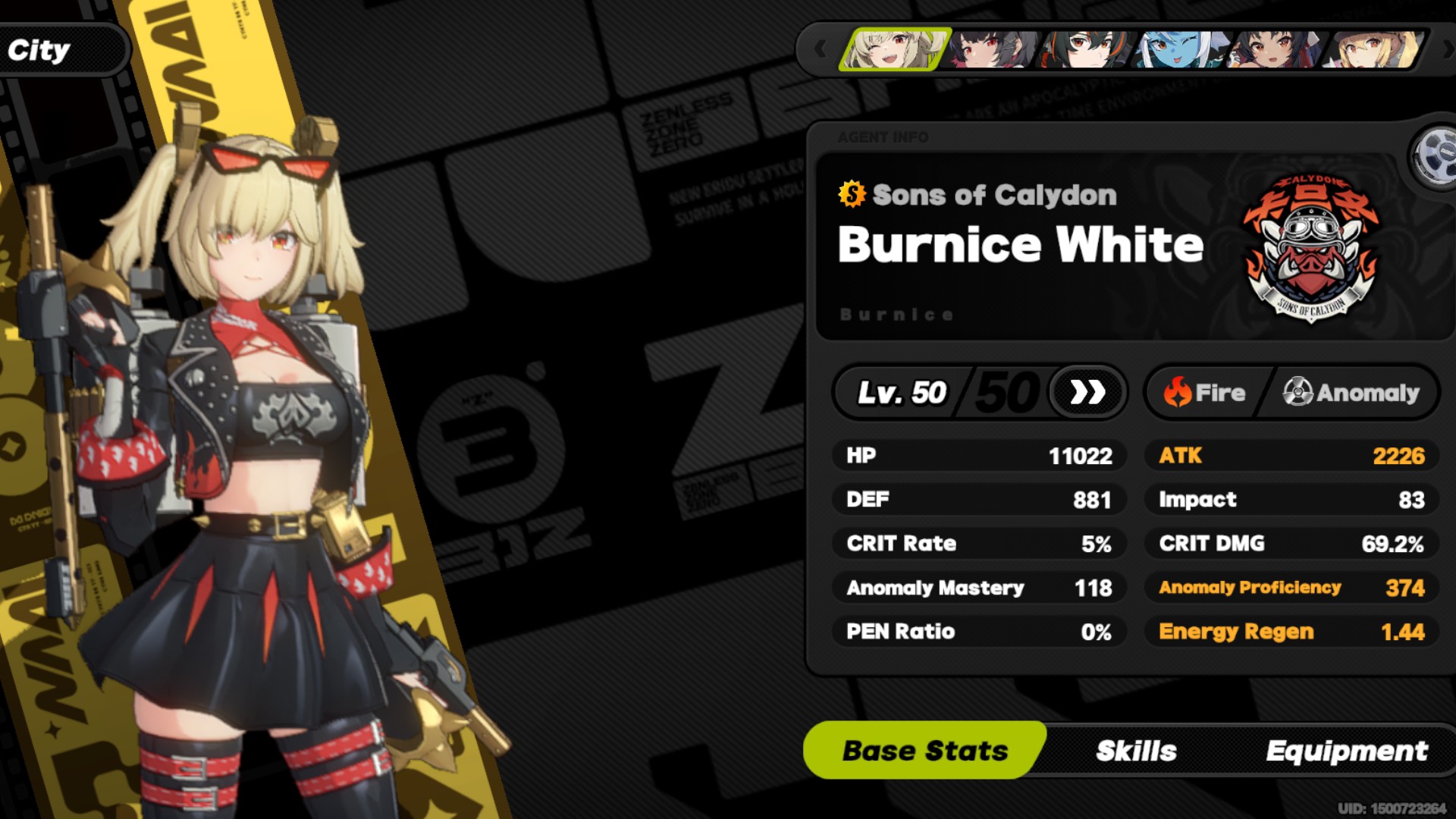Click the left chevron of the agent carousel
This screenshot has height=819, width=1456.
(x=821, y=50)
